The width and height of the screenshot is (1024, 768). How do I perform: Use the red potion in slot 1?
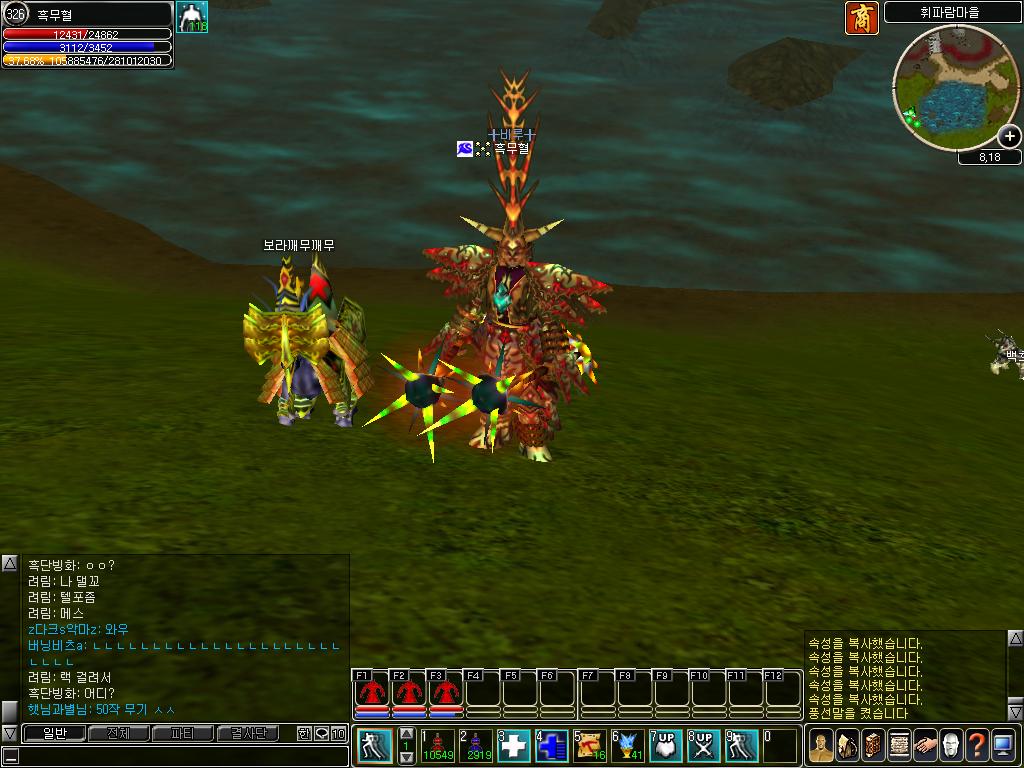(438, 745)
